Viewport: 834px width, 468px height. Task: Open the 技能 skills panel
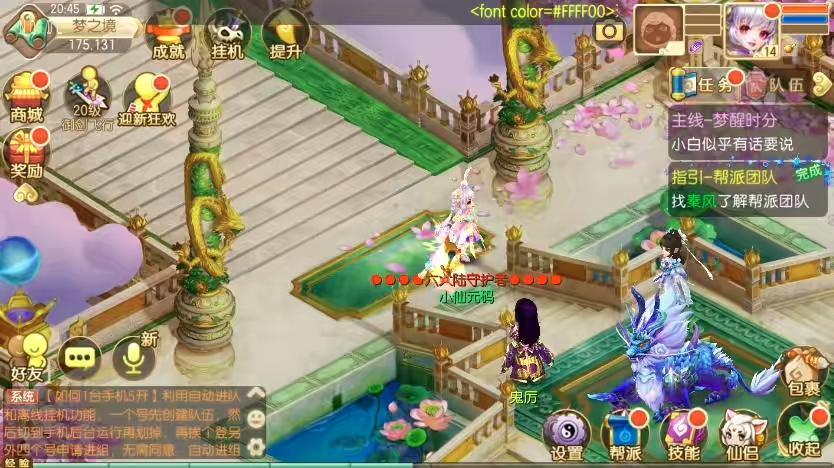coord(684,434)
